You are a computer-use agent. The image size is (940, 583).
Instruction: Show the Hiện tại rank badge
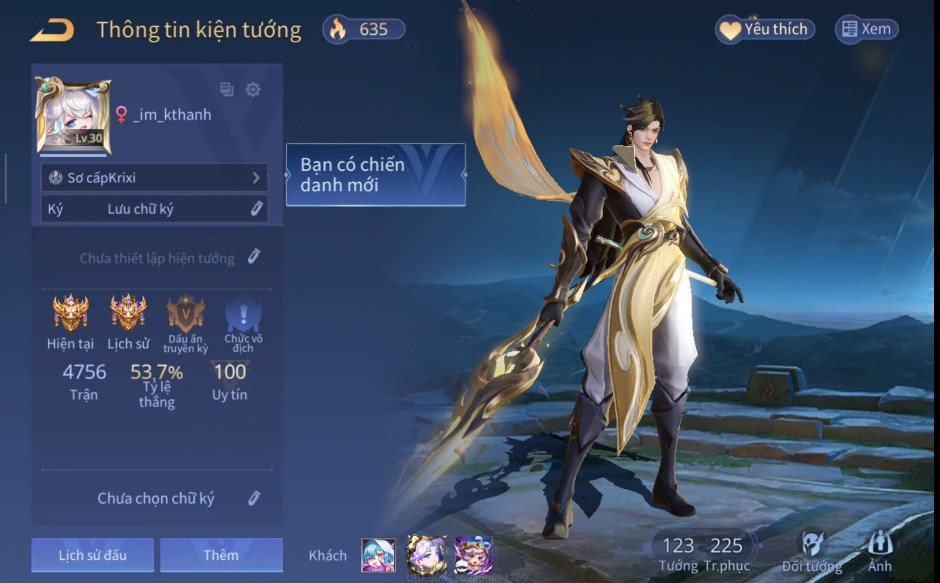coord(70,313)
